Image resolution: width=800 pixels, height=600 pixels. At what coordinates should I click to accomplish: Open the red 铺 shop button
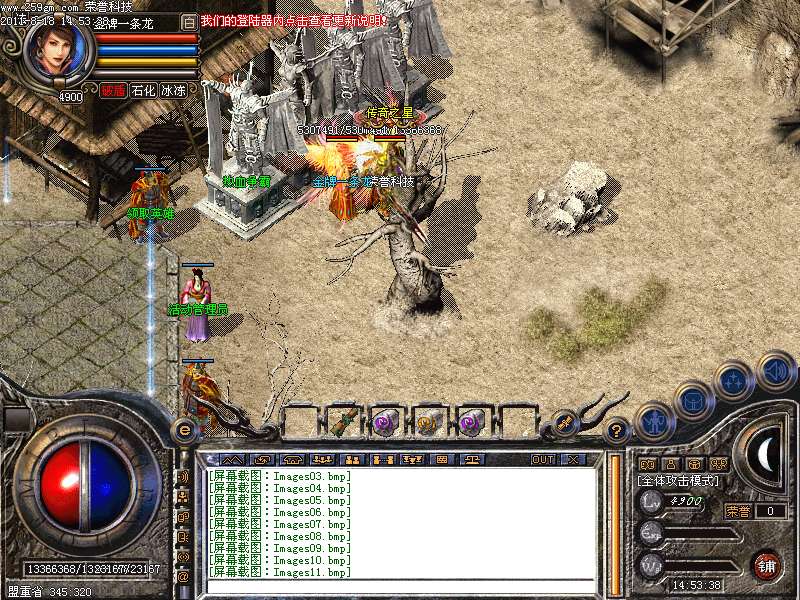(767, 563)
